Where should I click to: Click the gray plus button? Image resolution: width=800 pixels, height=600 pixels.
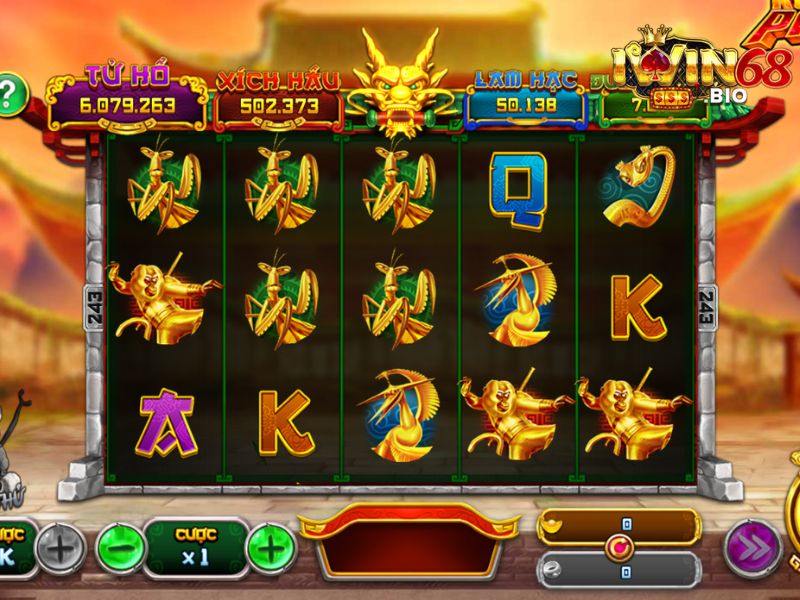point(62,547)
